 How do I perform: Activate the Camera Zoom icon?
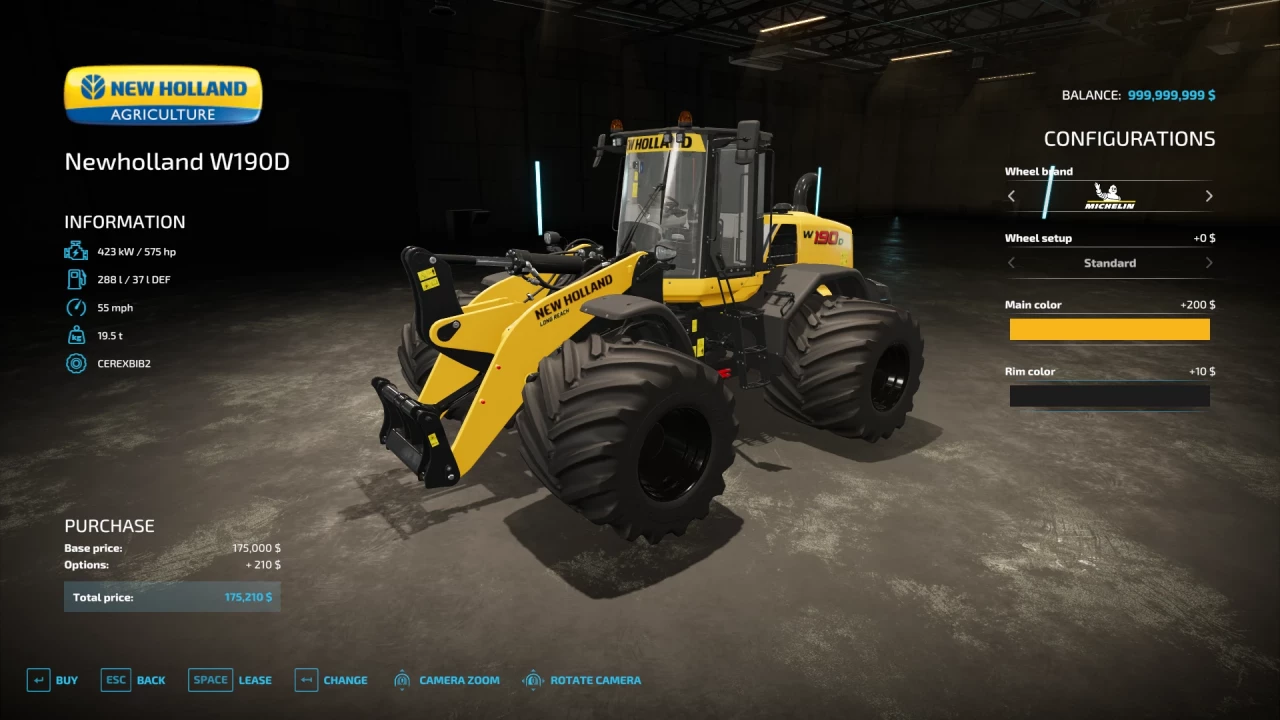[402, 679]
